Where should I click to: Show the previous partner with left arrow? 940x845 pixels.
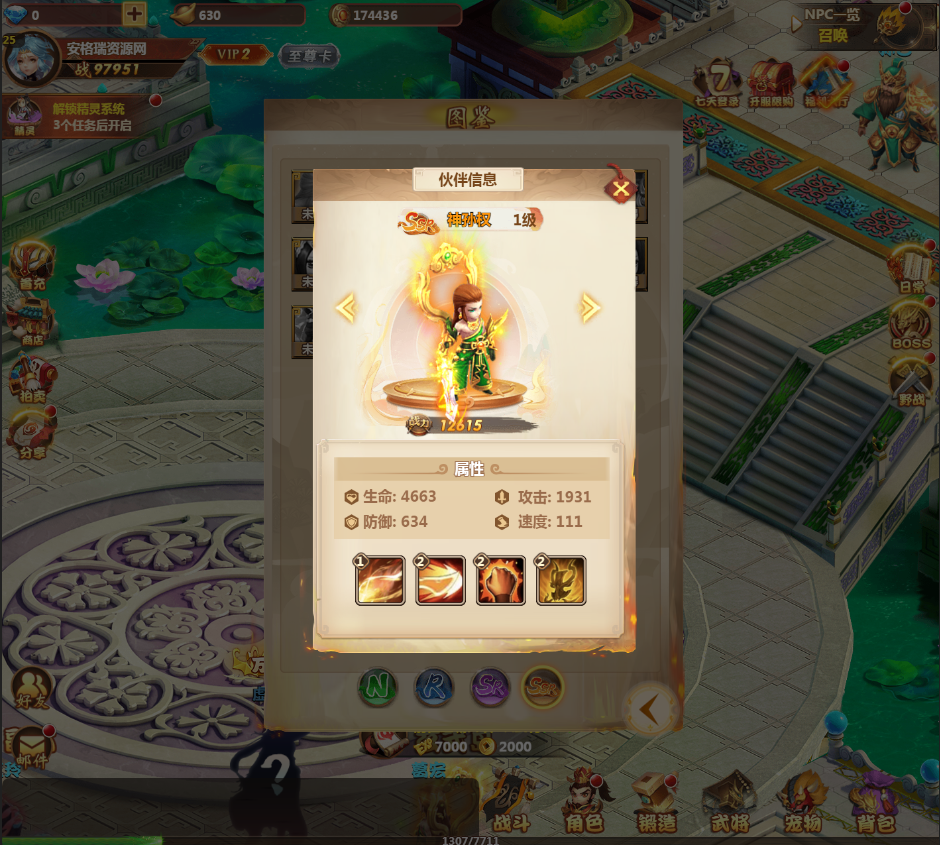346,308
